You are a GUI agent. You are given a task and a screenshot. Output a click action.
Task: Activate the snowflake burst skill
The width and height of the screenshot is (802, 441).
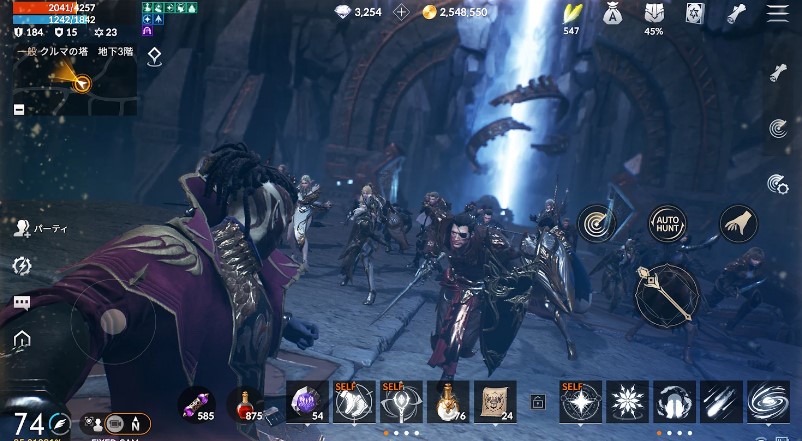(x=629, y=401)
